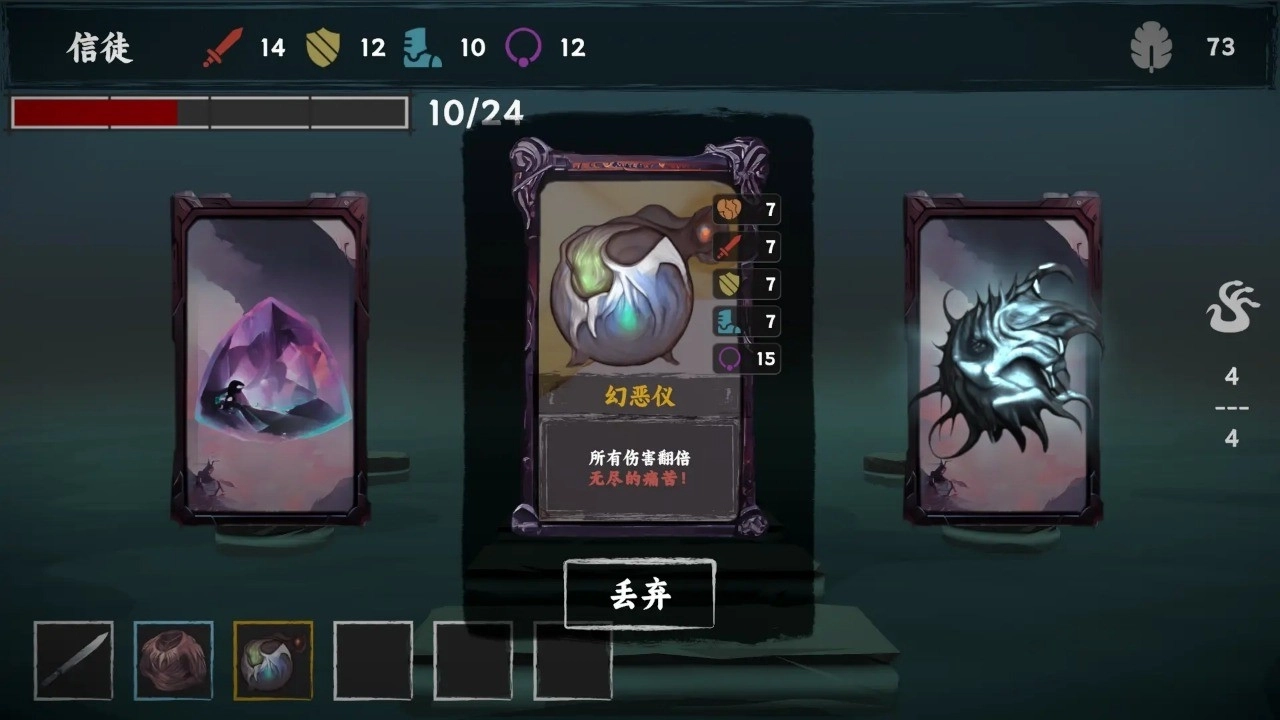Click the 10/24 health counter text

[x=477, y=113]
